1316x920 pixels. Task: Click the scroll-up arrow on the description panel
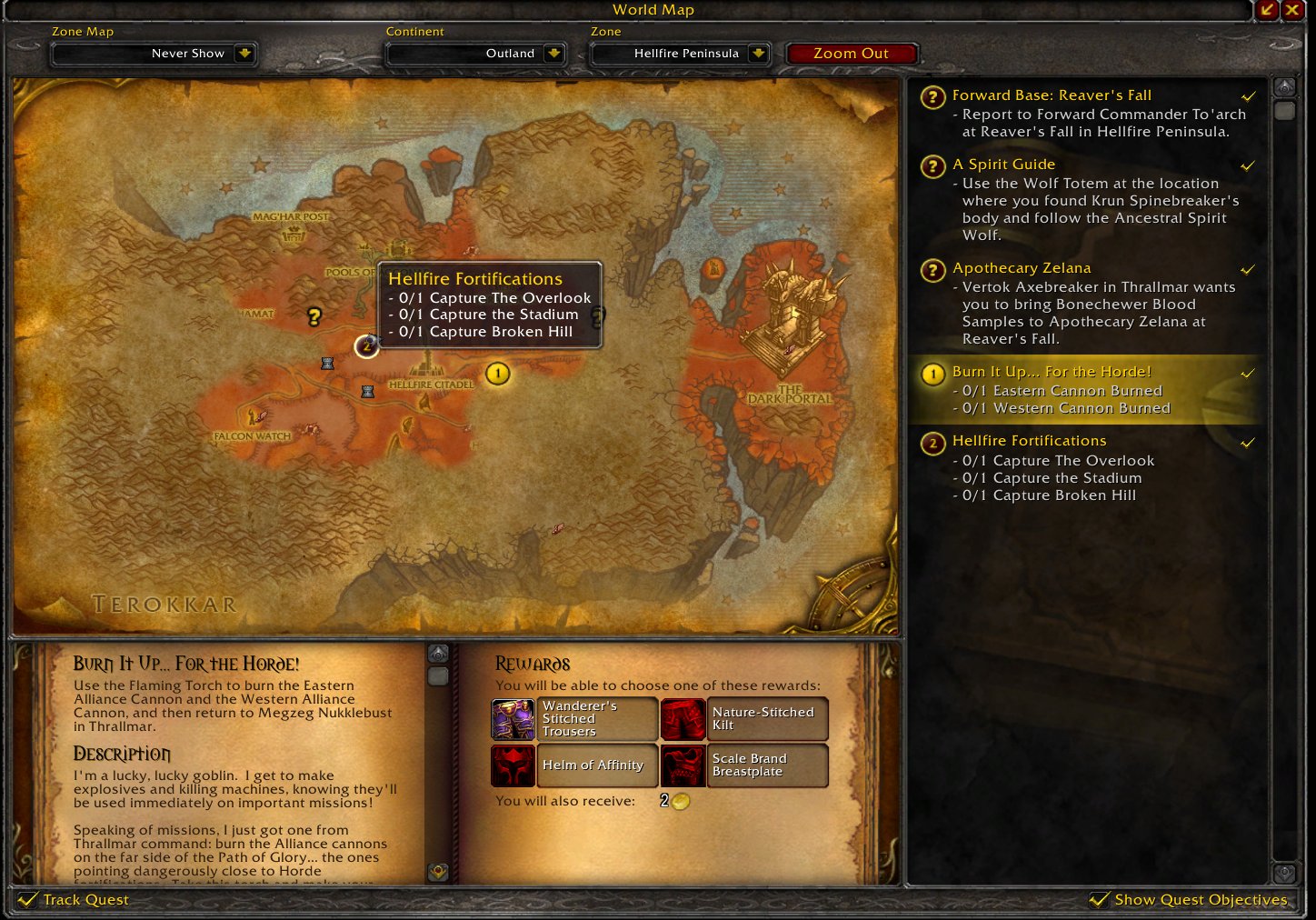(439, 651)
